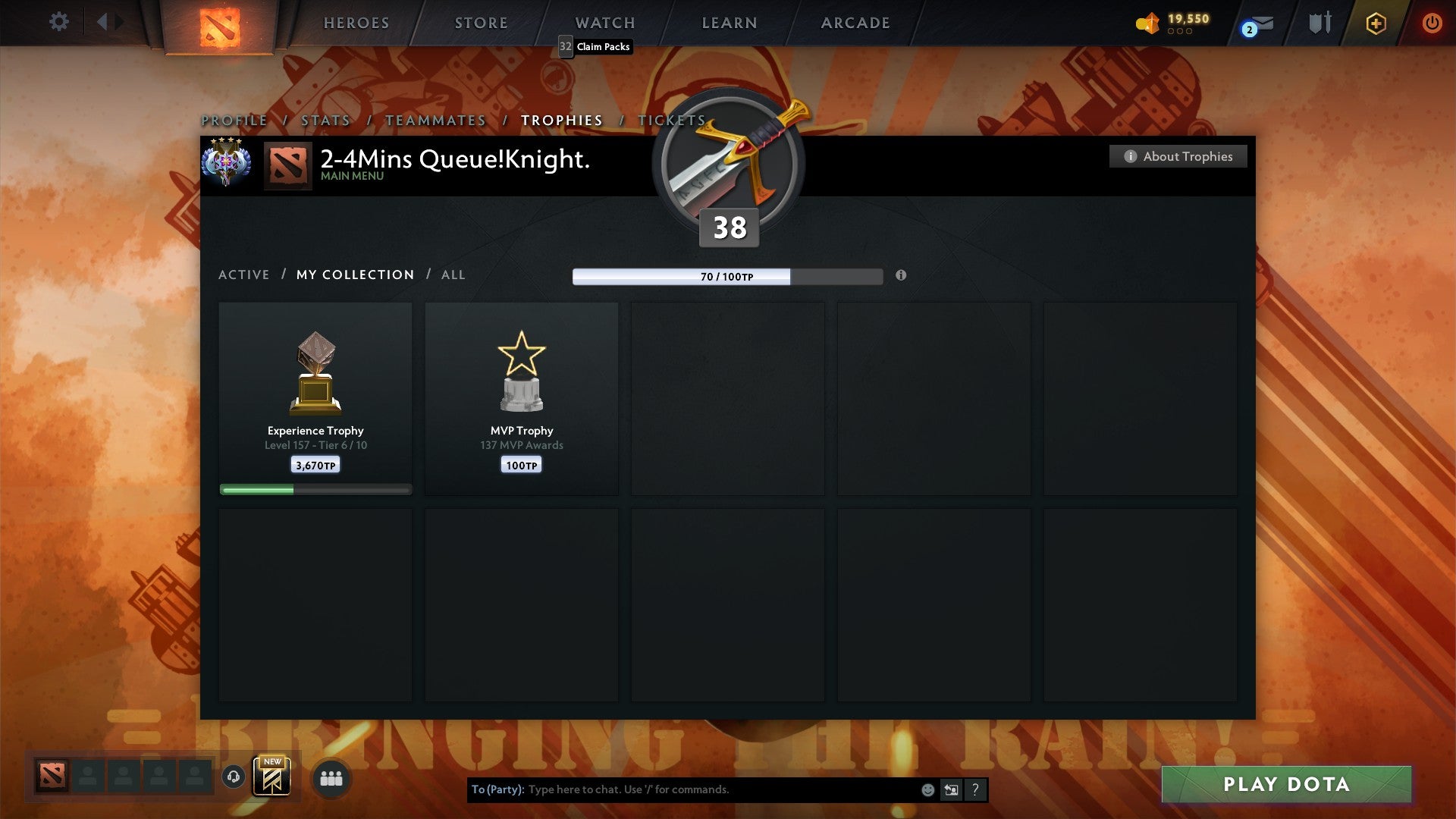Switch to the TICKETS tab
This screenshot has width=1456, height=819.
671,120
